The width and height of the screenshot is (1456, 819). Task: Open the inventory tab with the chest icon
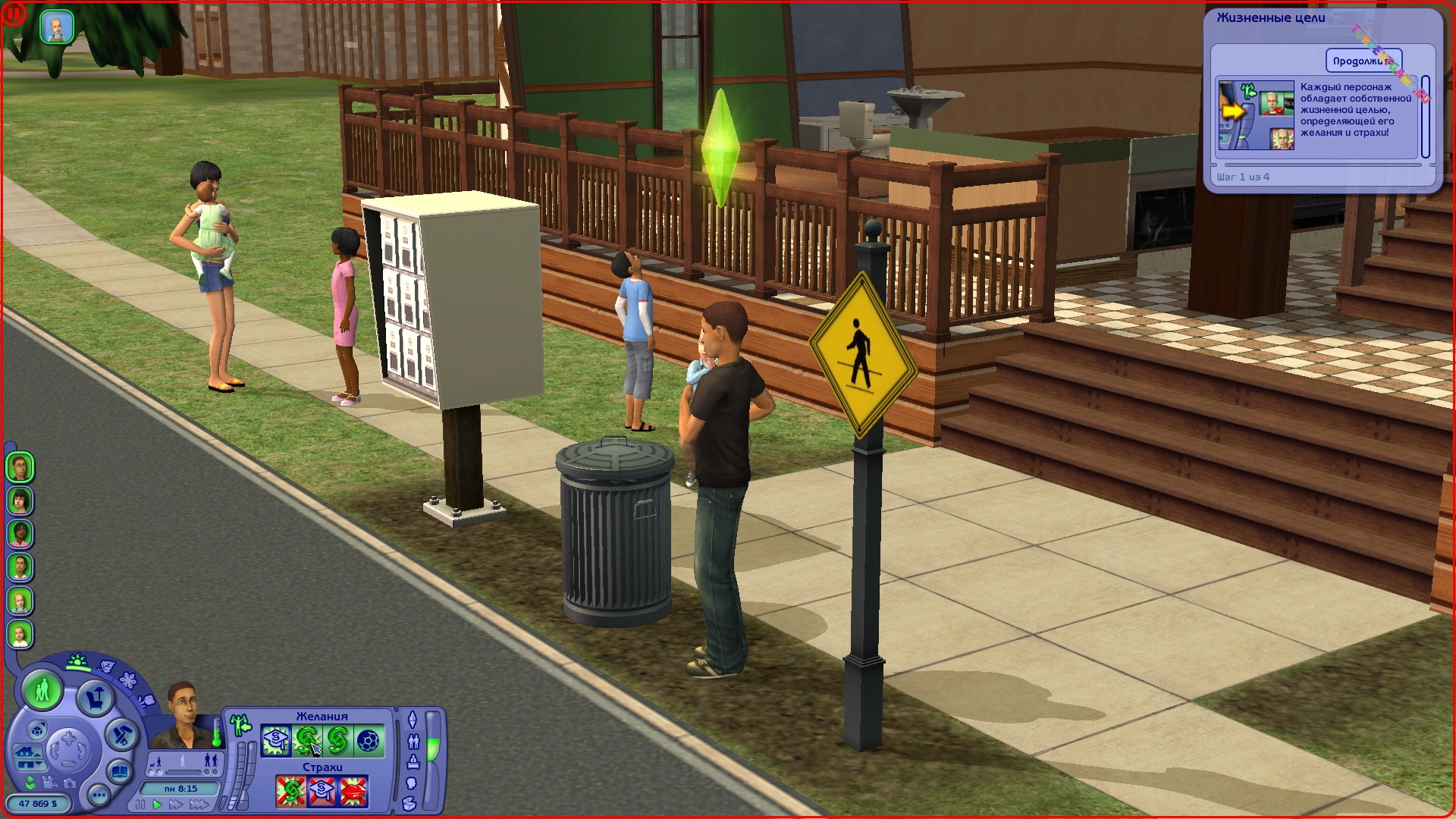click(x=410, y=803)
